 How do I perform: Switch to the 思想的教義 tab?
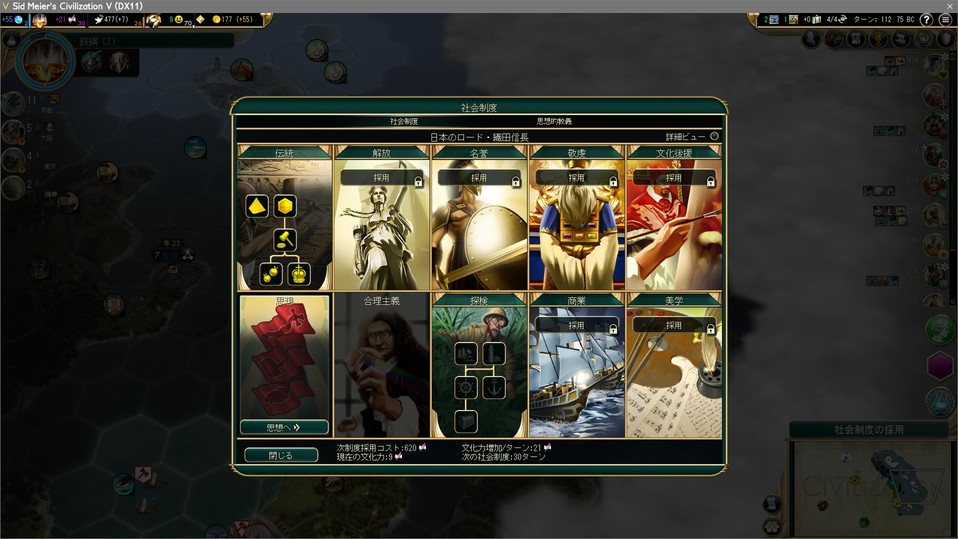point(554,121)
